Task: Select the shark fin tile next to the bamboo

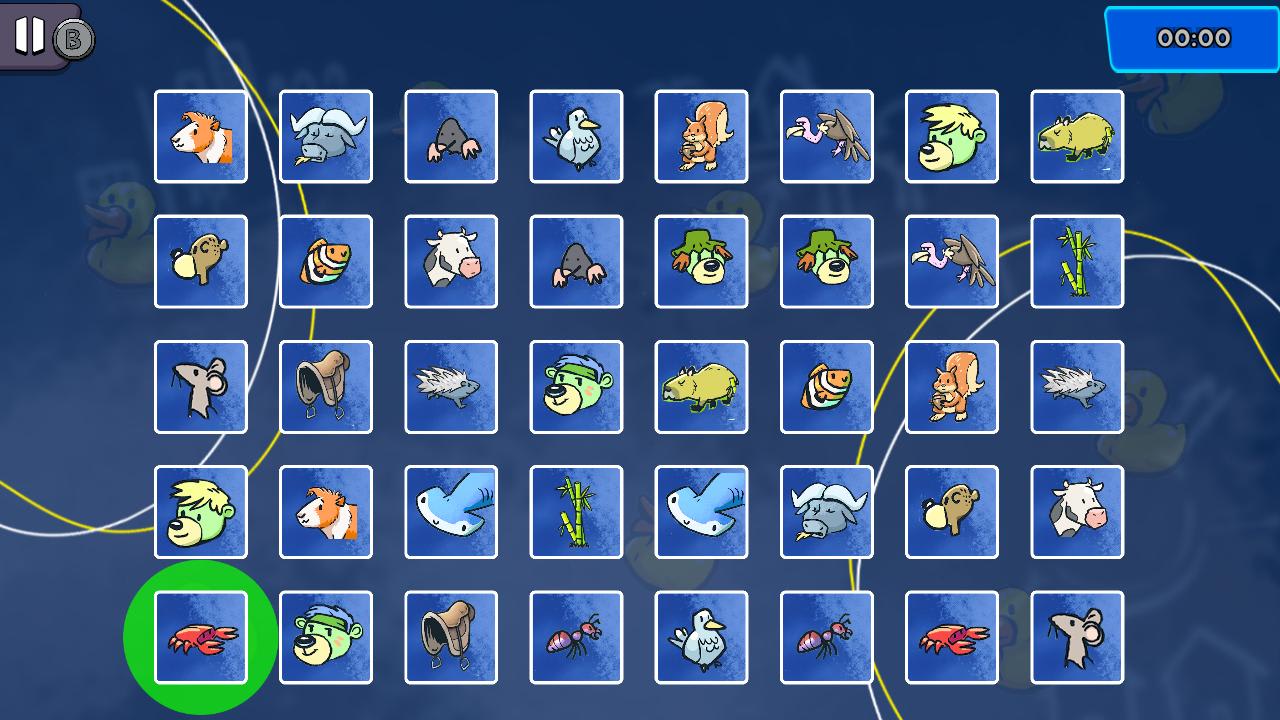Action: coord(451,511)
